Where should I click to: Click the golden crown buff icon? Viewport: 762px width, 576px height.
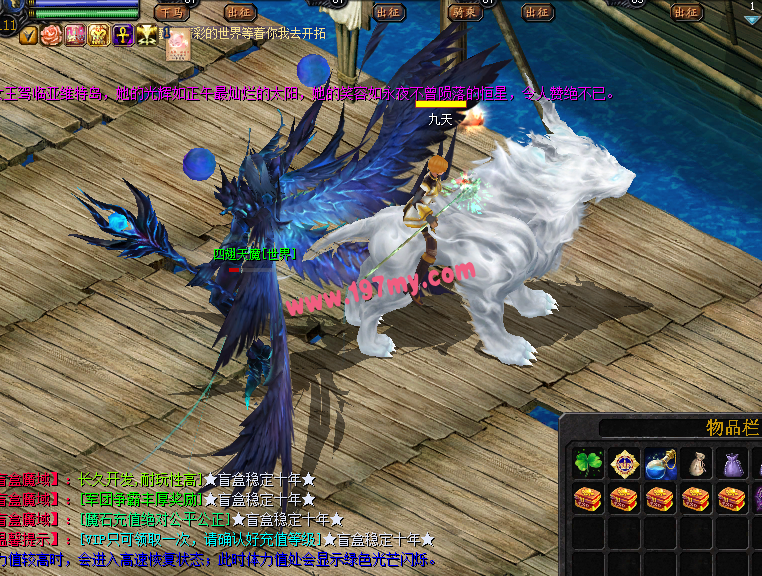tap(99, 36)
